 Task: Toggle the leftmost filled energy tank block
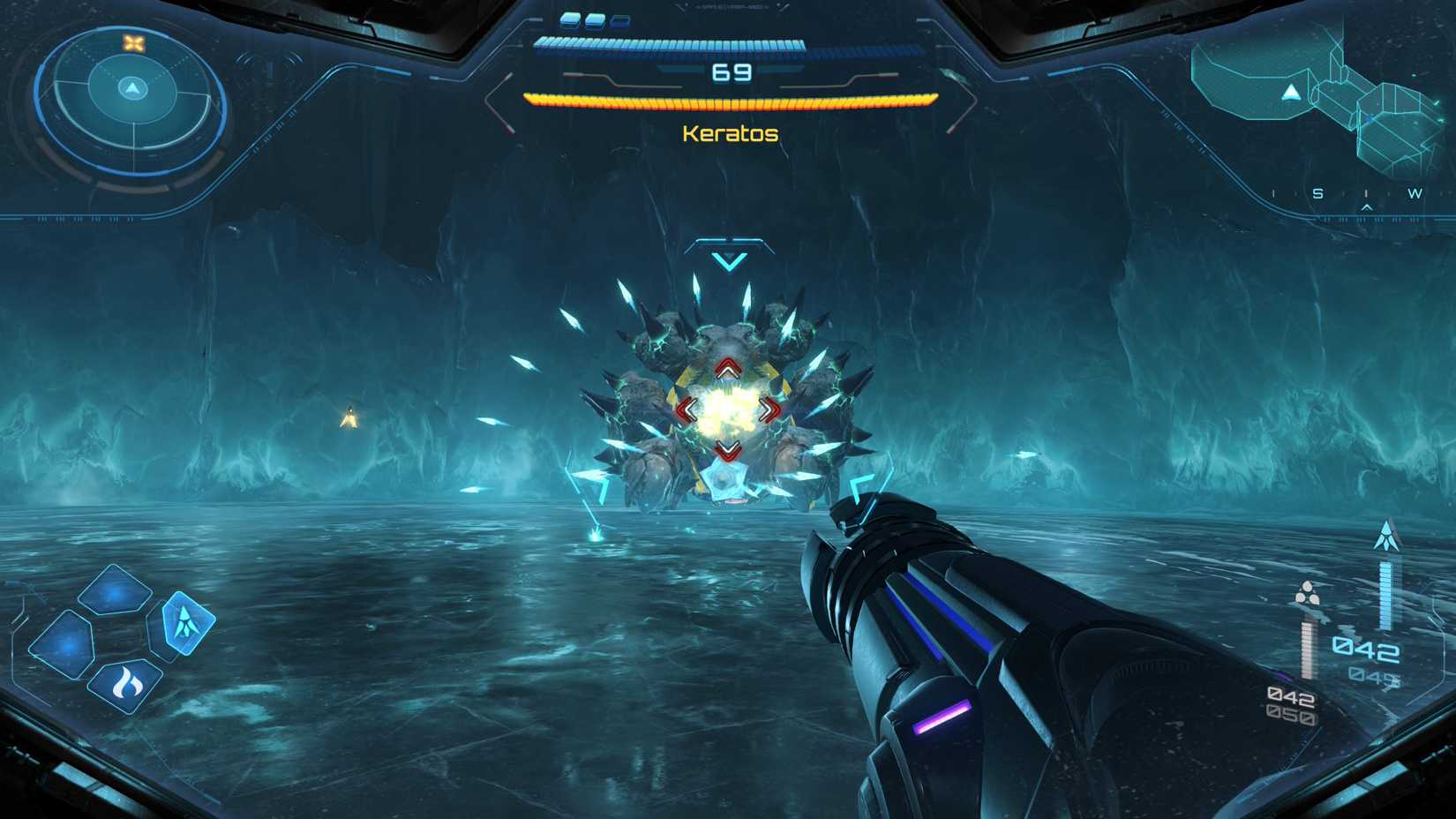[569, 21]
